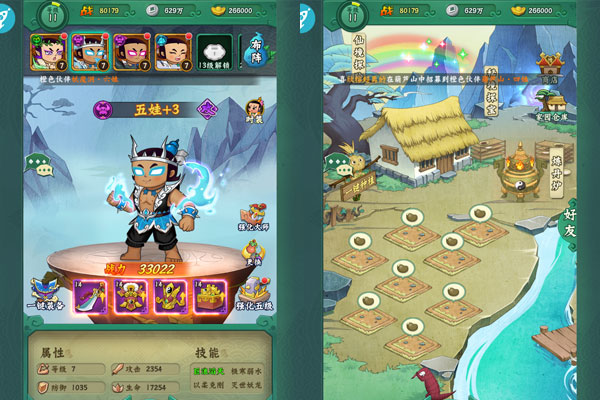Tap the locked 13级解锁 hero slot
Viewport: 600px width, 400px height.
tap(212, 50)
